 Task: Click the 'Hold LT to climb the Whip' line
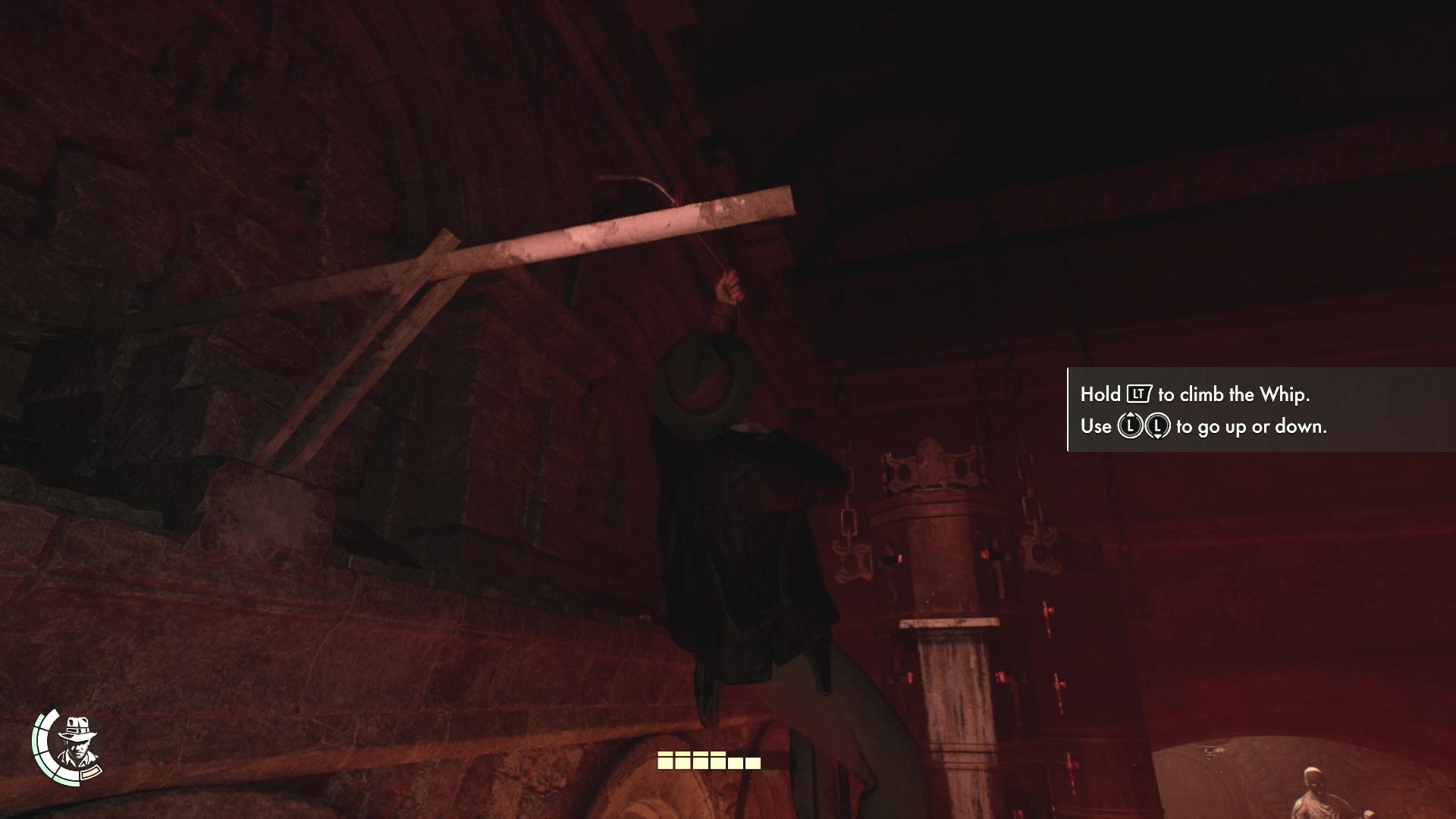(x=1198, y=394)
